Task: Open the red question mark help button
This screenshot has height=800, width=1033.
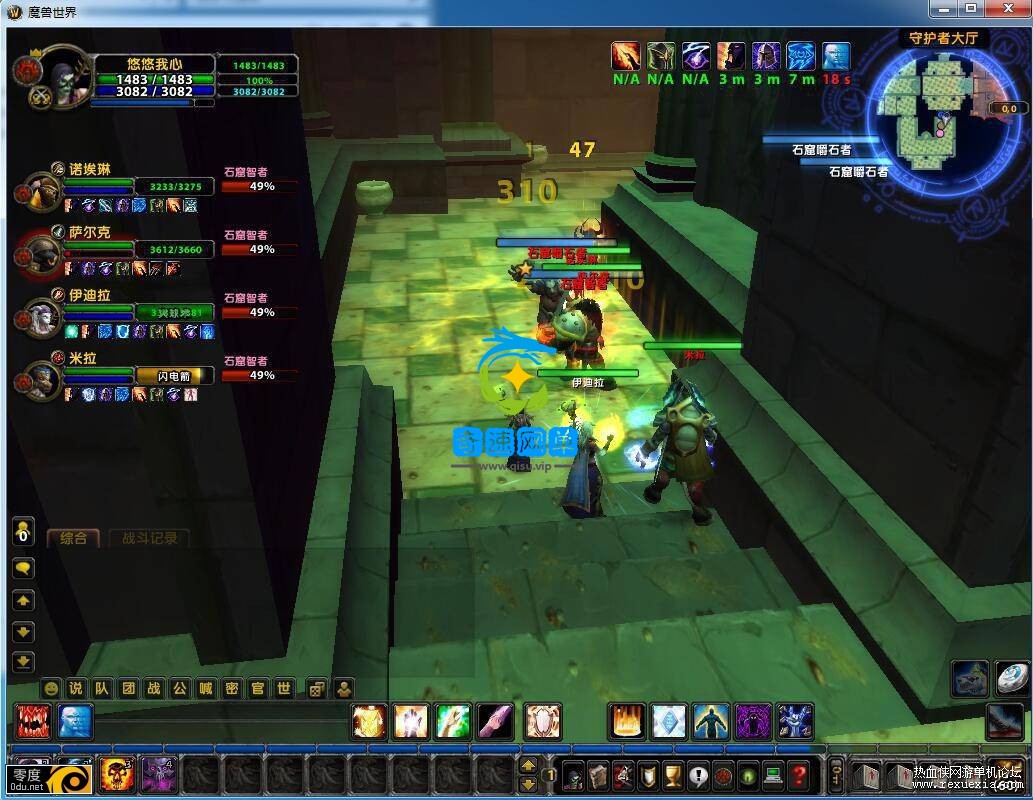Action: (798, 775)
